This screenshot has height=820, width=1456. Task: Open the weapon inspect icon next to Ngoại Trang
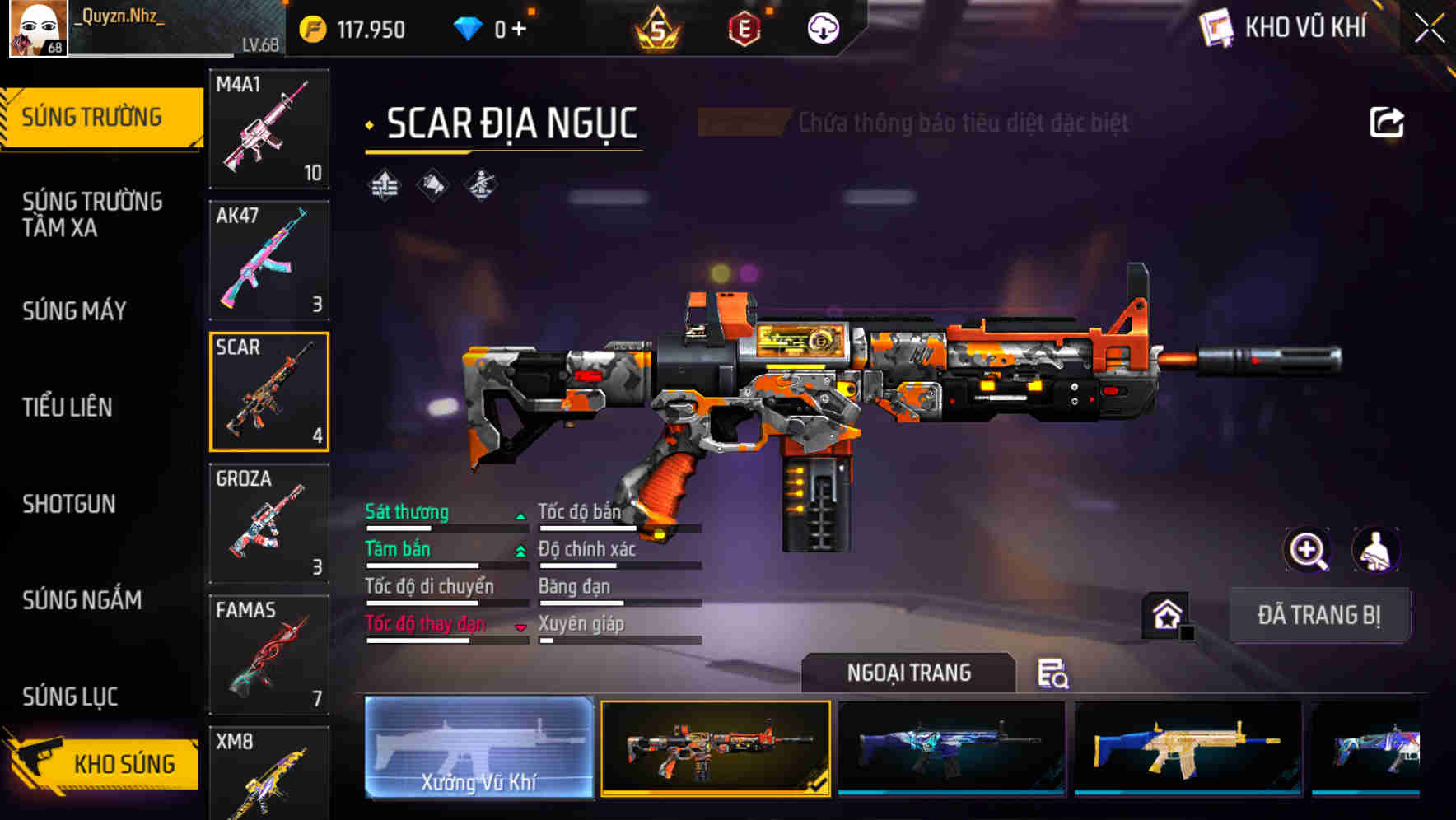(x=1056, y=673)
